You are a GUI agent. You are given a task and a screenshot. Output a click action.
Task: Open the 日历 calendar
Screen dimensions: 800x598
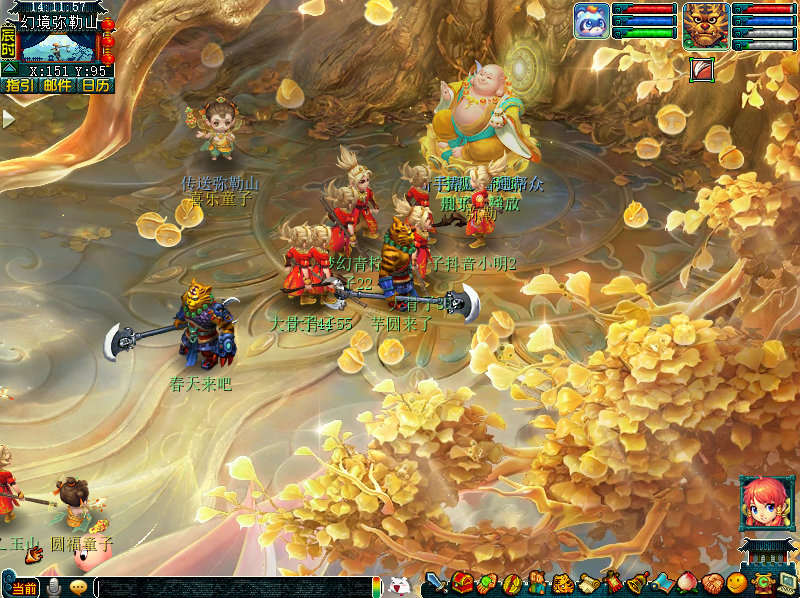[x=96, y=86]
